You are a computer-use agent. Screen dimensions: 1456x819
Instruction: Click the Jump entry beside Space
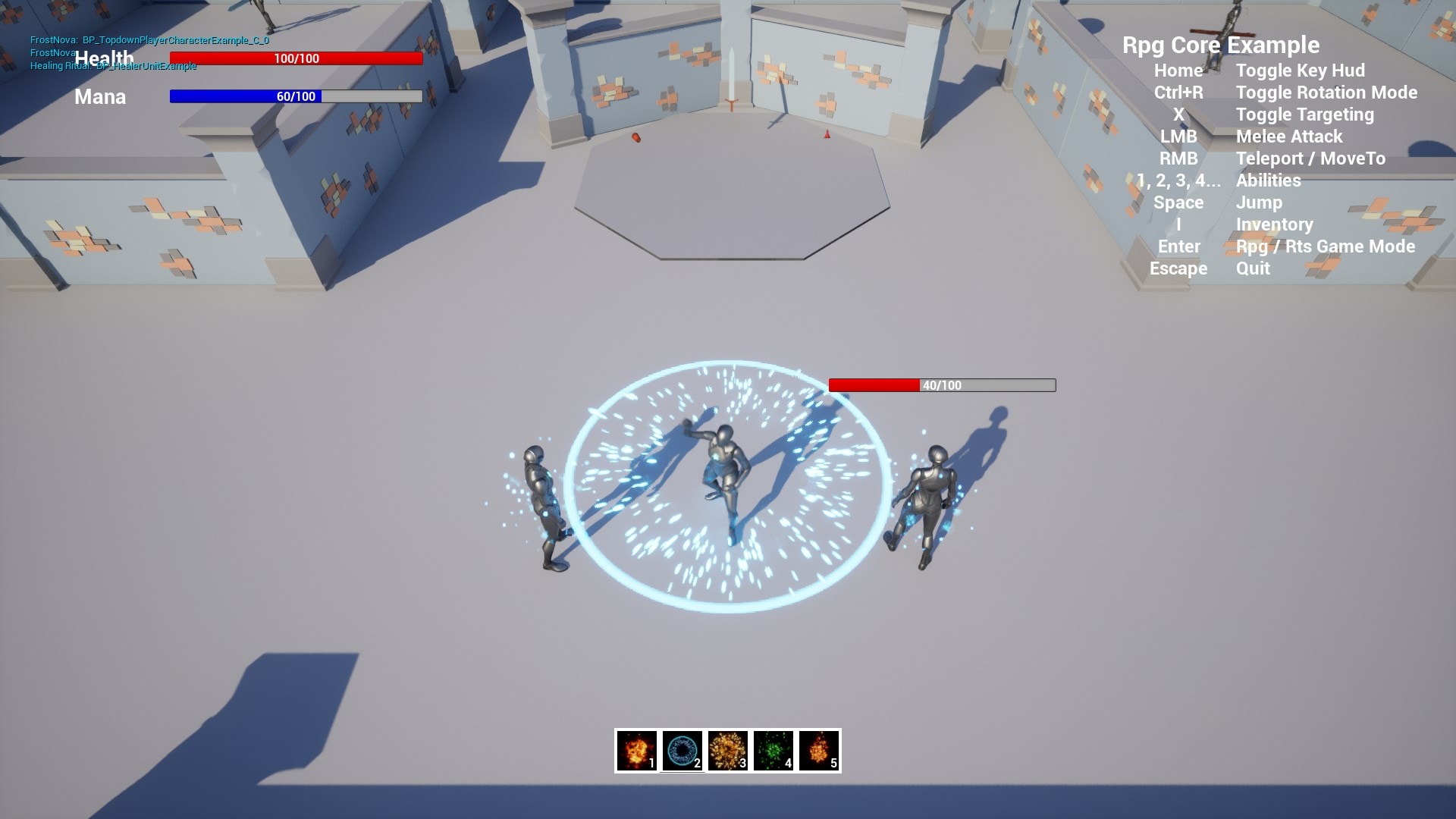point(1259,202)
